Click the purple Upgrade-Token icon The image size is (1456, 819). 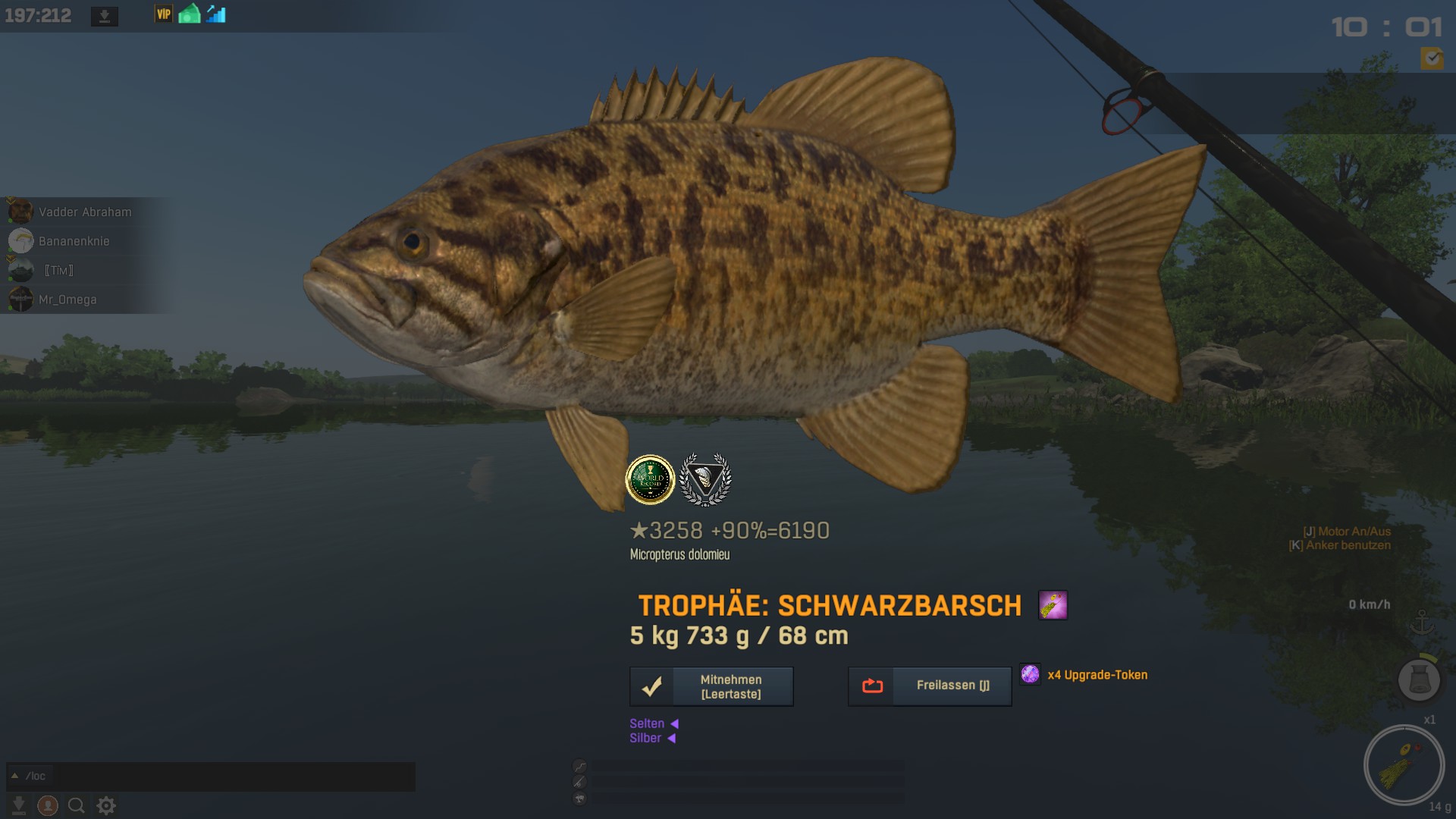point(1030,674)
